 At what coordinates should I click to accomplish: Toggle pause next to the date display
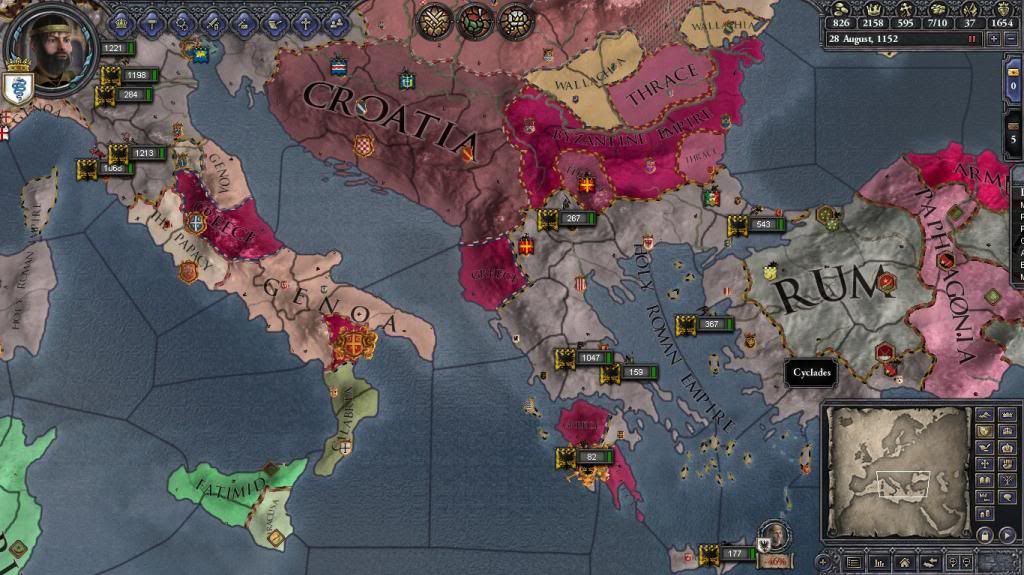(970, 39)
